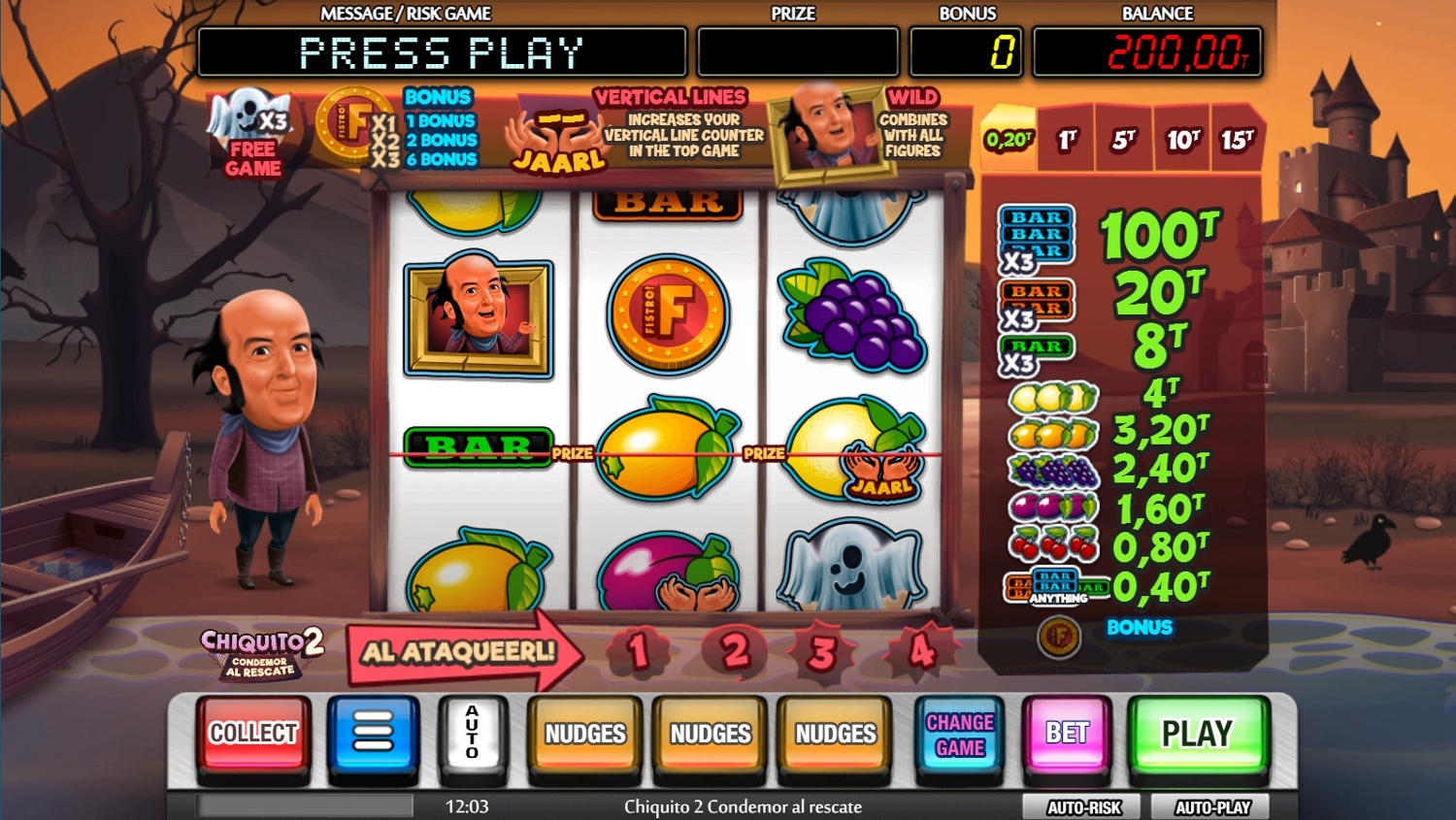The width and height of the screenshot is (1456, 820).
Task: Choose the 0,20 bet tab
Action: coord(1009,140)
